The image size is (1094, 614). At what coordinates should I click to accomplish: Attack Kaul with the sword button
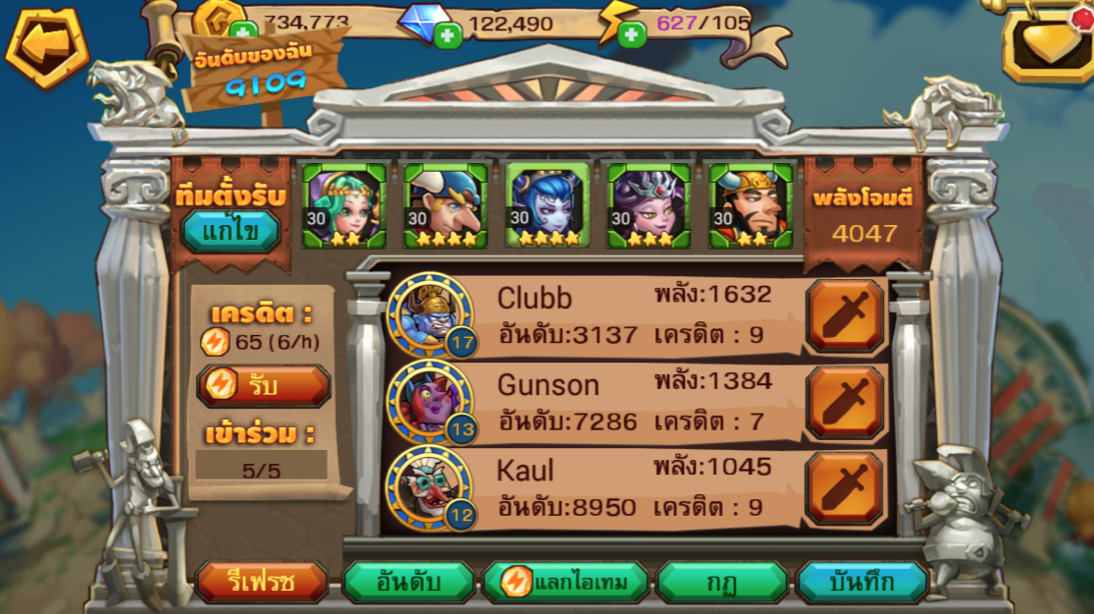(846, 489)
